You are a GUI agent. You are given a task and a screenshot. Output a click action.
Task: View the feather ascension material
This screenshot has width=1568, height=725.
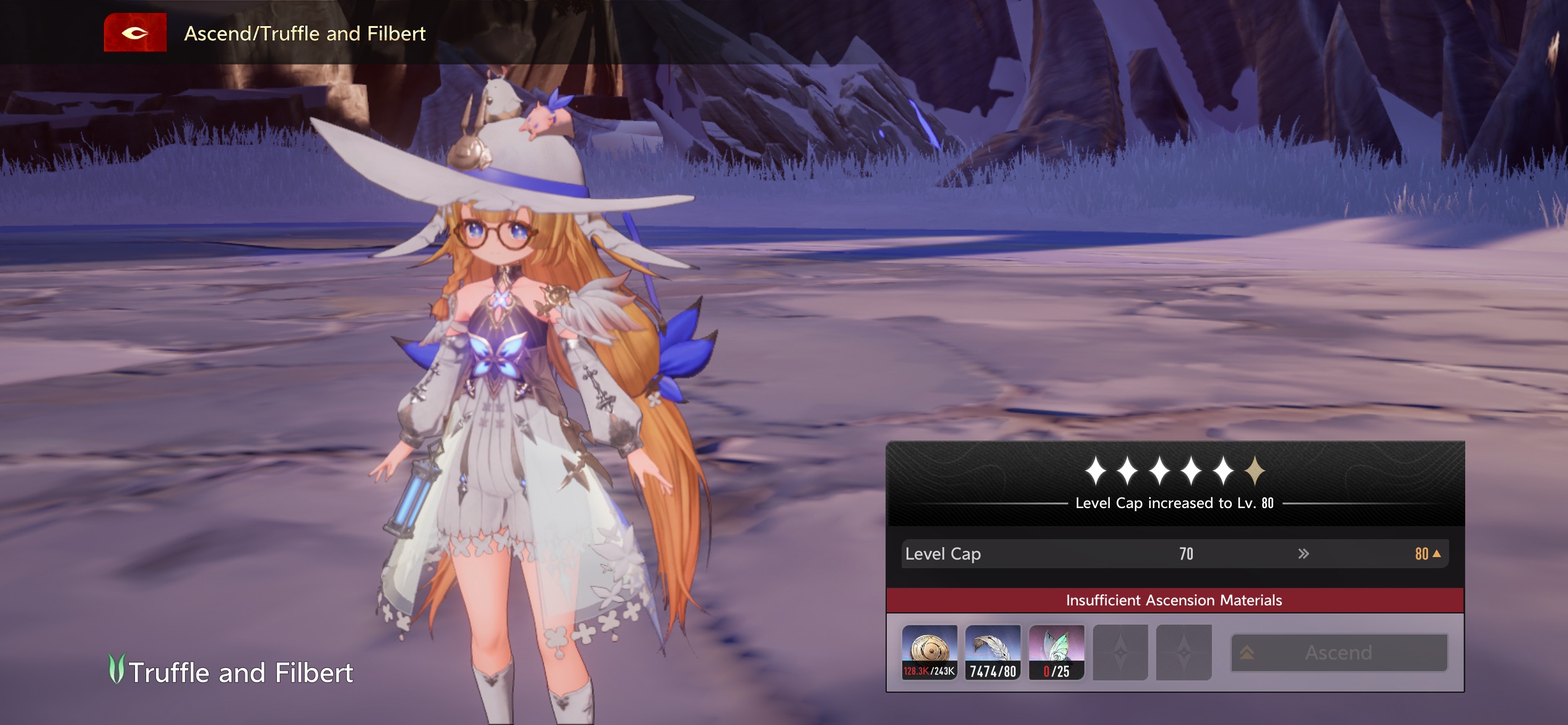tap(993, 652)
